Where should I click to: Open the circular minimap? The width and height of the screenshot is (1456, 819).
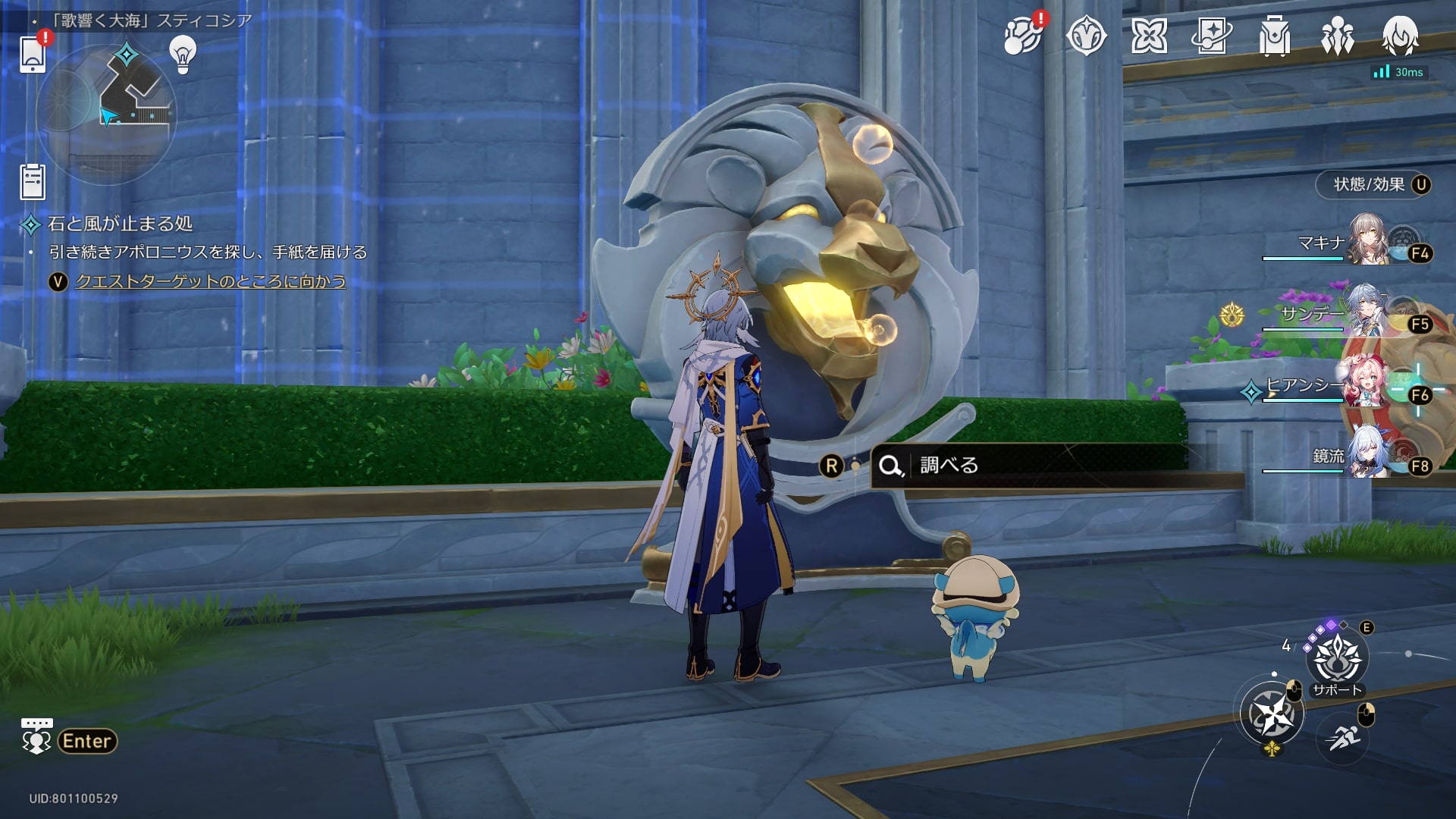(x=106, y=114)
